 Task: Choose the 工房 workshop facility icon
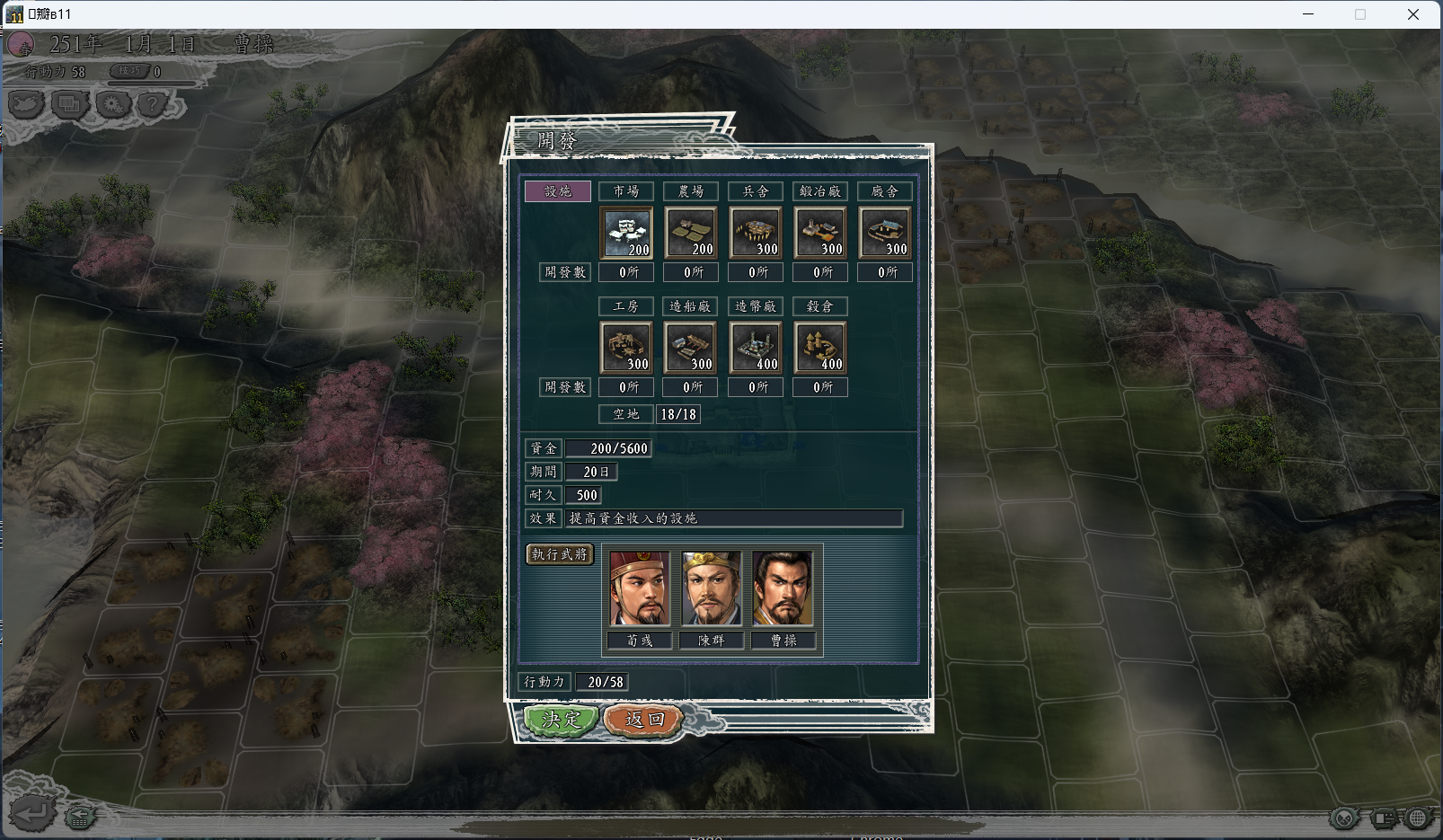pyautogui.click(x=626, y=348)
